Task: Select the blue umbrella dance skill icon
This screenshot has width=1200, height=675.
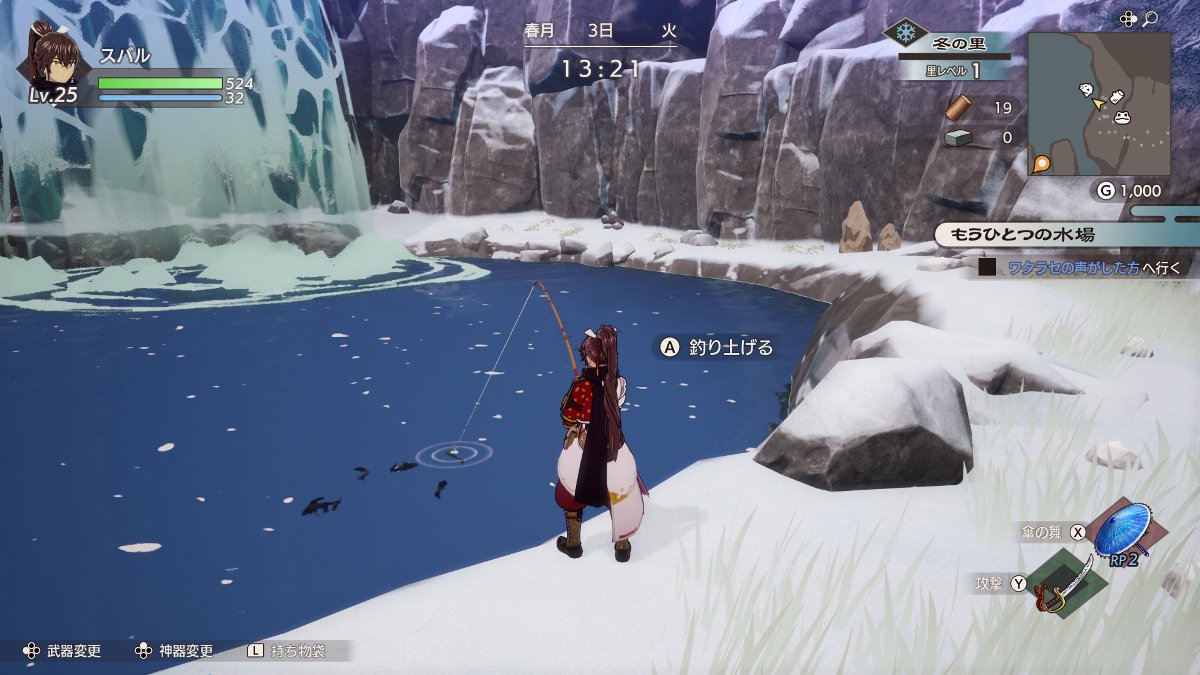Action: click(x=1121, y=530)
